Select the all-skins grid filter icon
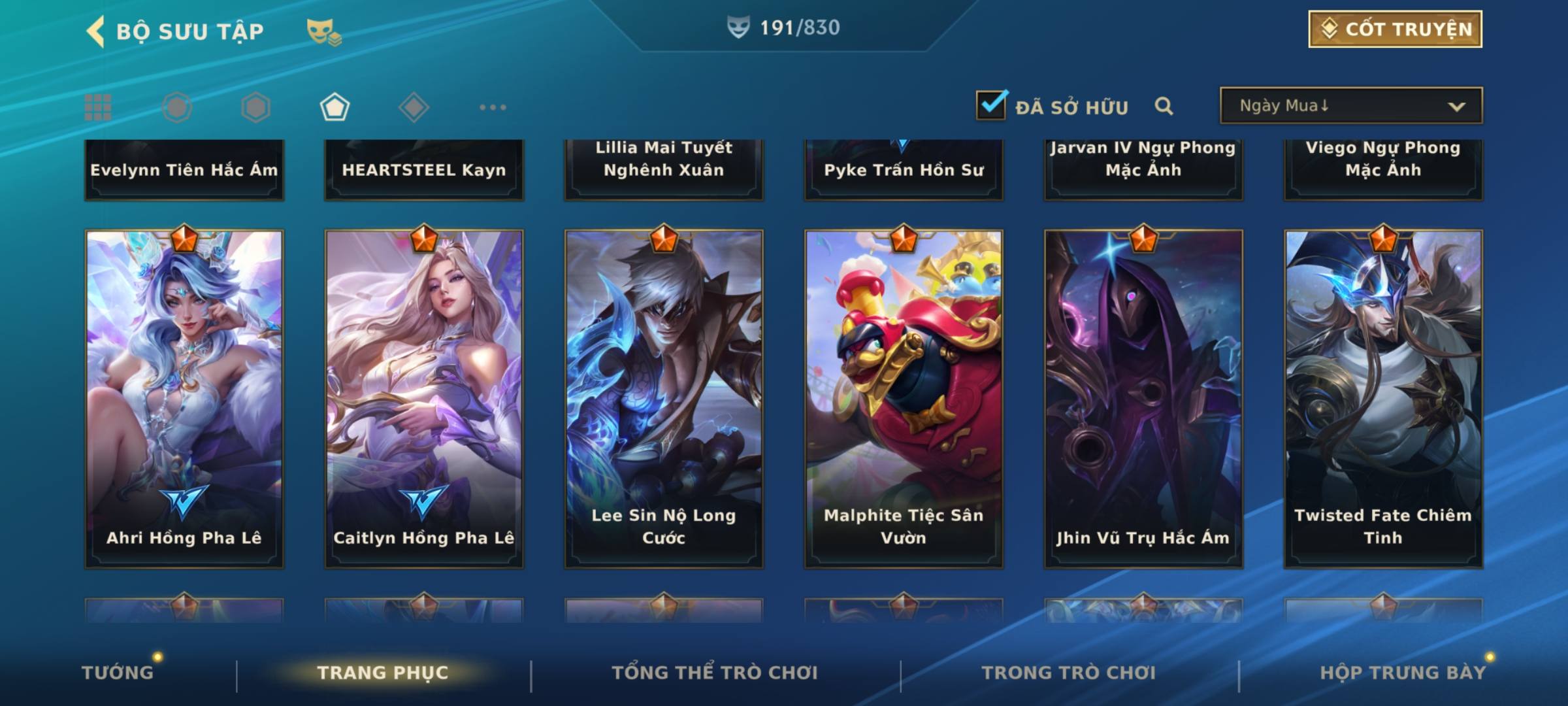The image size is (1568, 706). tap(98, 107)
